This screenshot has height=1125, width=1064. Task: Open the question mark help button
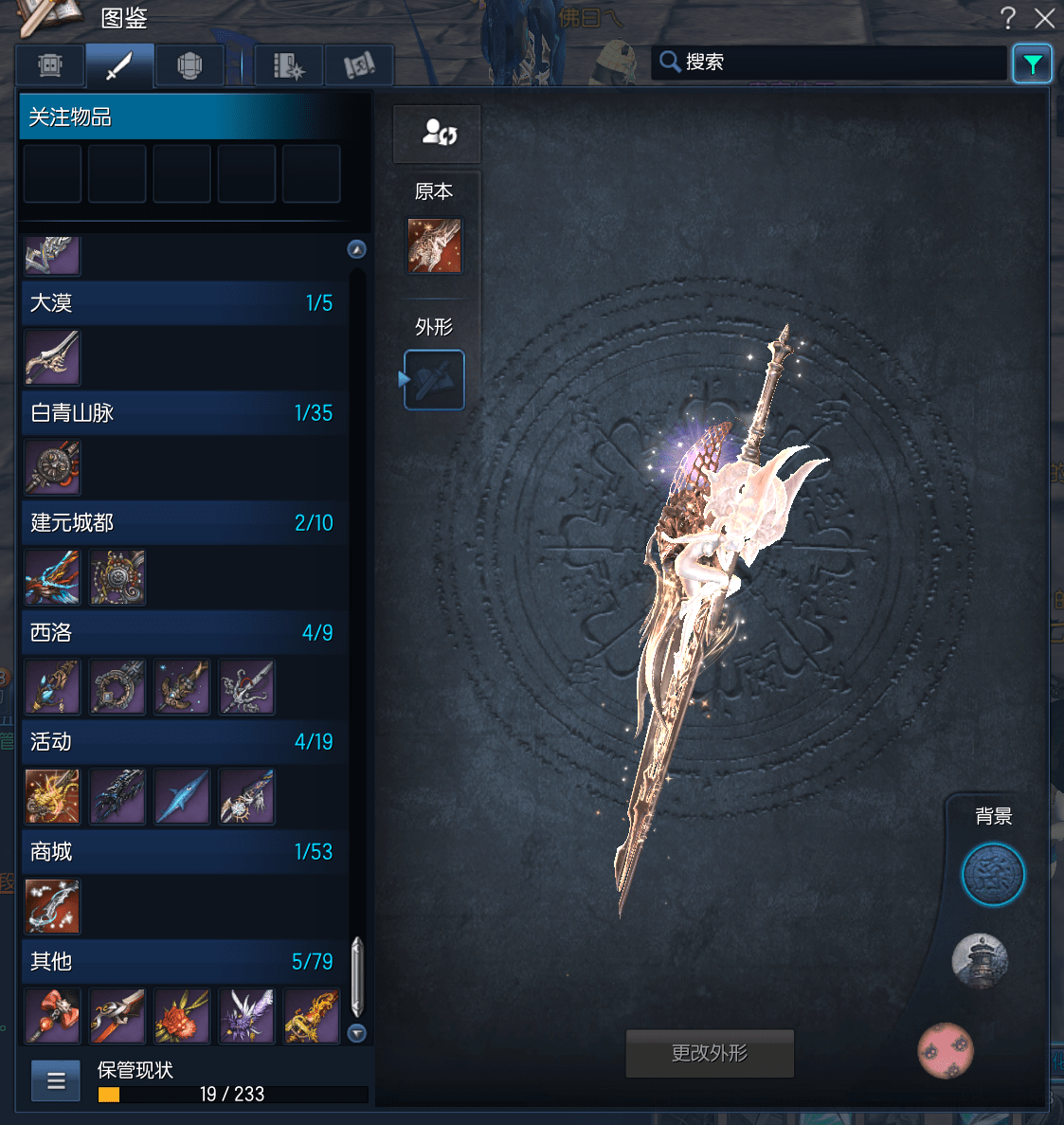1008,18
